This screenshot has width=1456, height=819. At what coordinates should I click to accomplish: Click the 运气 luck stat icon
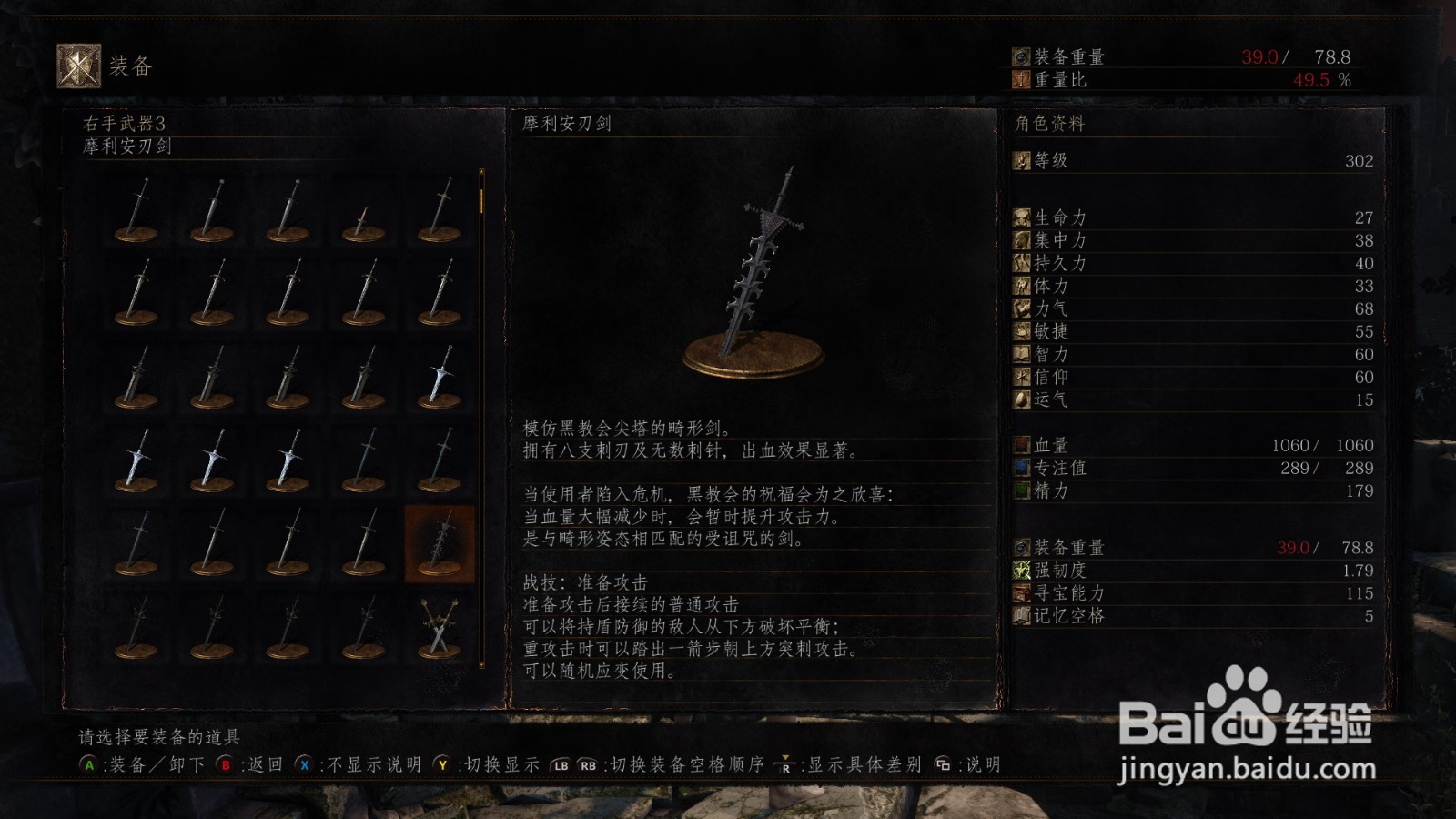point(1022,399)
